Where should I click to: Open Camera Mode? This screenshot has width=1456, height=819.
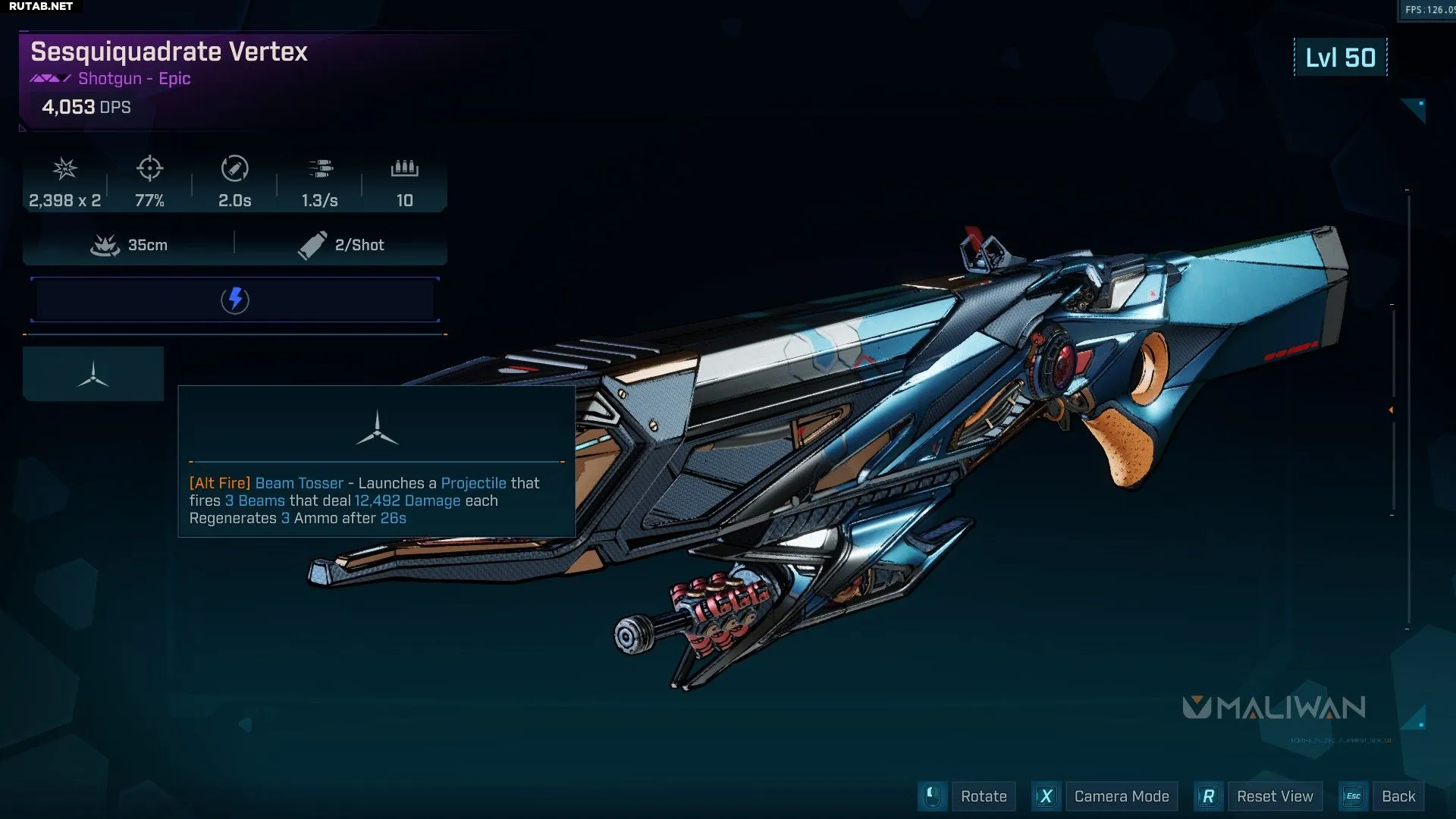click(x=1121, y=796)
